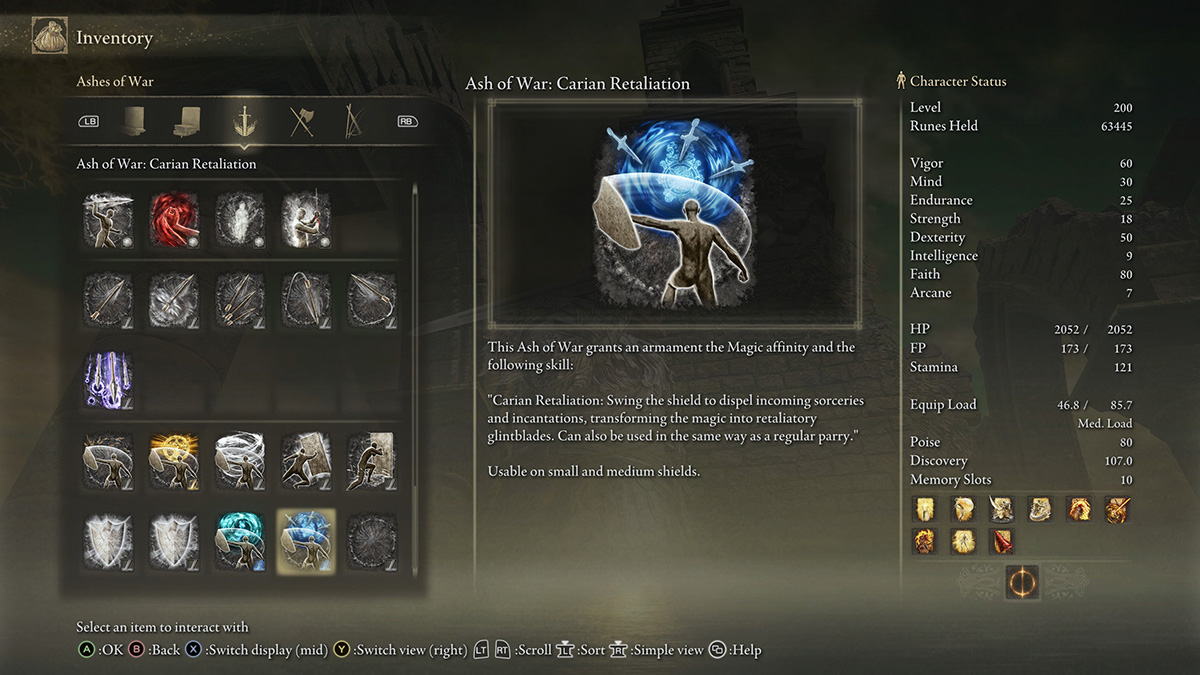Choose the teal glowing shield ash of war
This screenshot has width=1200, height=675.
point(240,541)
